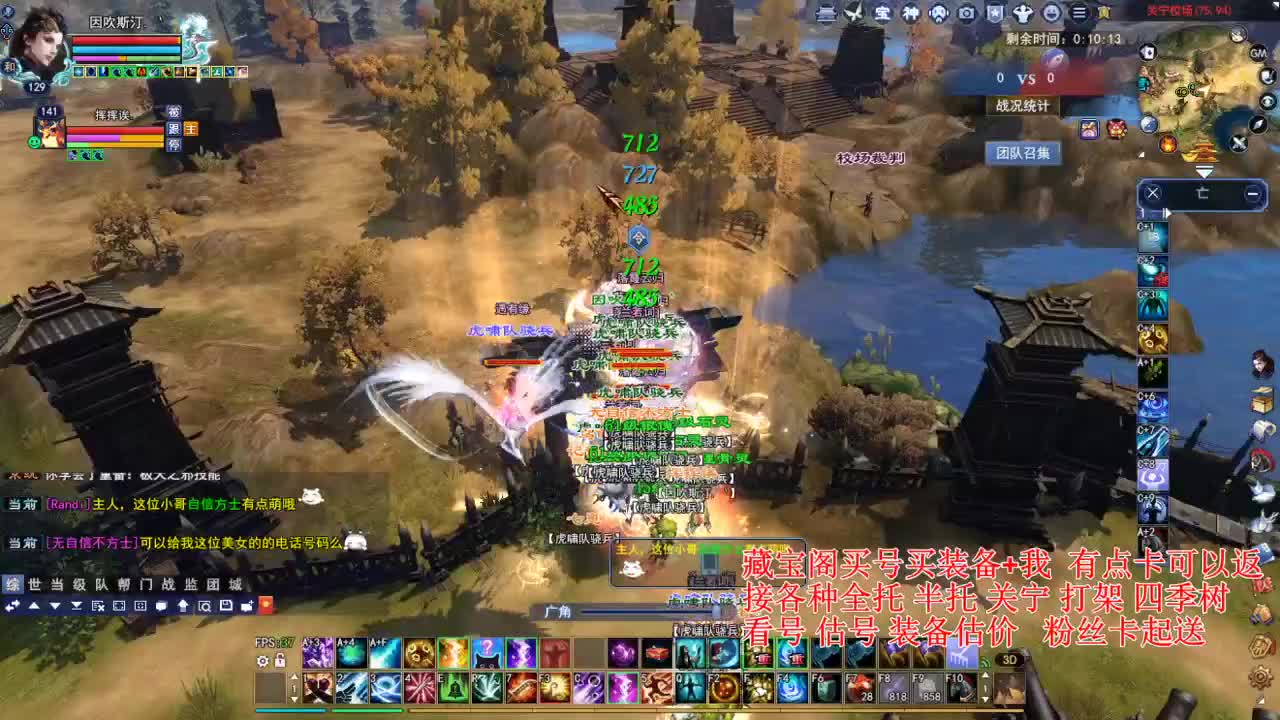
Task: Open the emoji expression icon in top toolbar
Action: click(x=1053, y=13)
